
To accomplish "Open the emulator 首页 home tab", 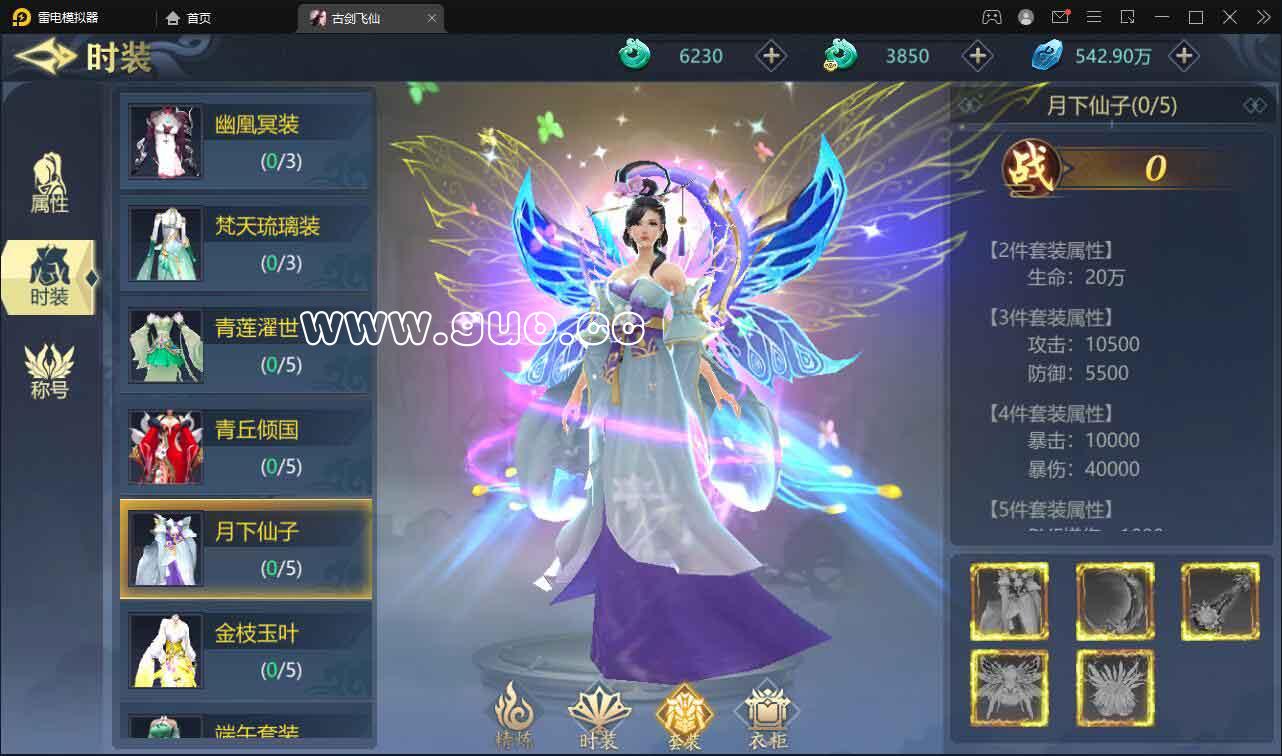I will coord(190,18).
